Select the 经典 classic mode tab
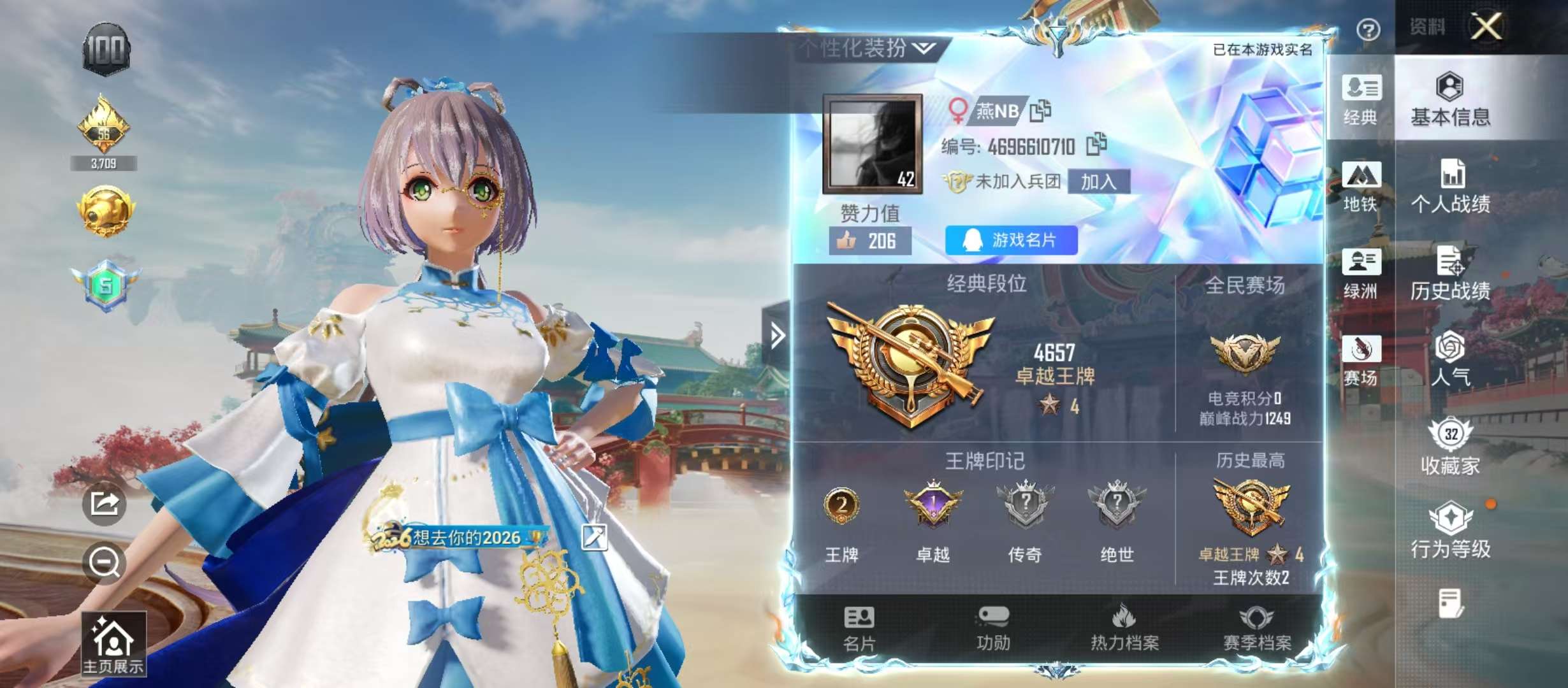The image size is (1568, 688). tap(1361, 99)
